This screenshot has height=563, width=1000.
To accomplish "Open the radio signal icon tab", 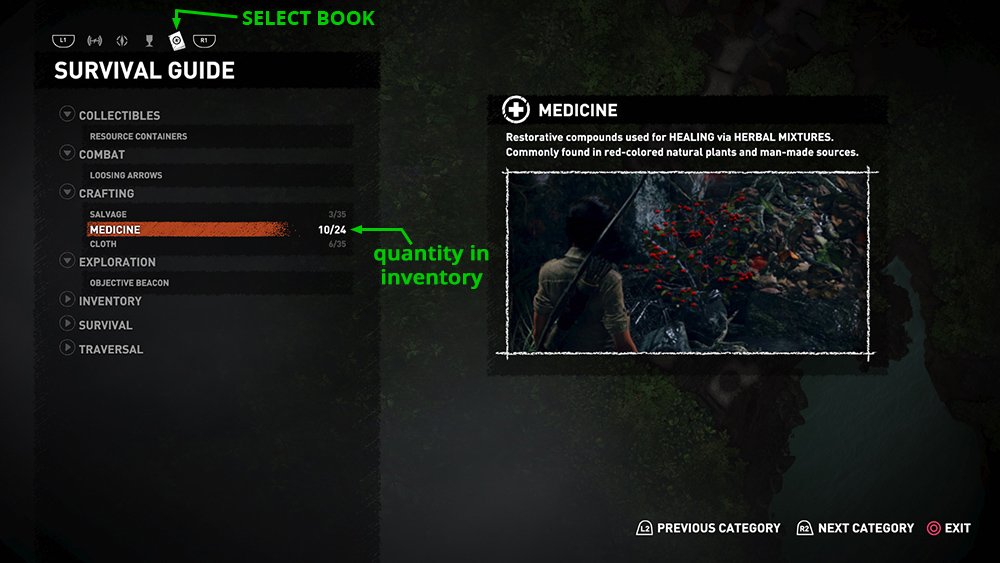I will (95, 41).
